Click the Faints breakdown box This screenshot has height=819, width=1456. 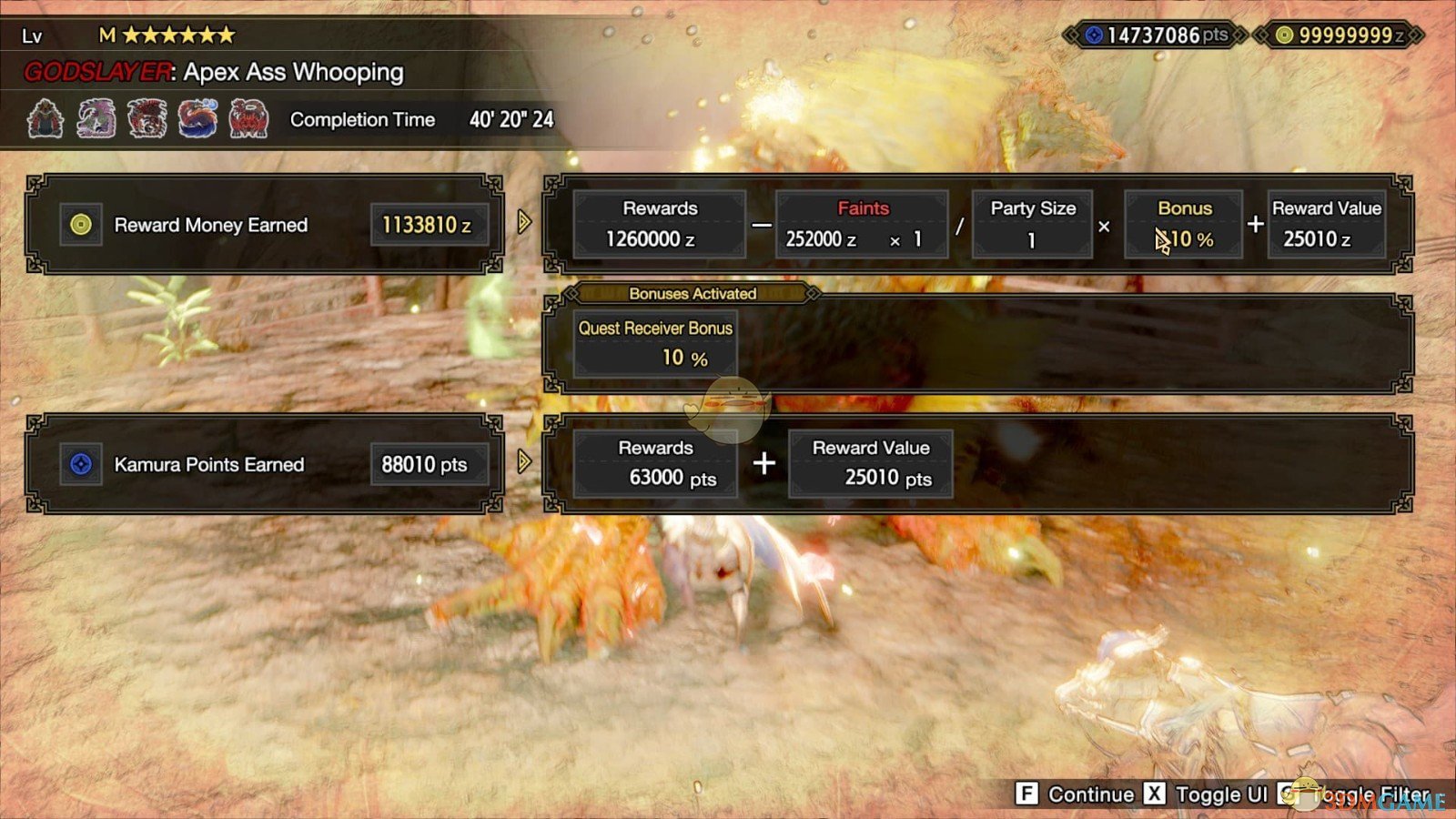coord(862,223)
